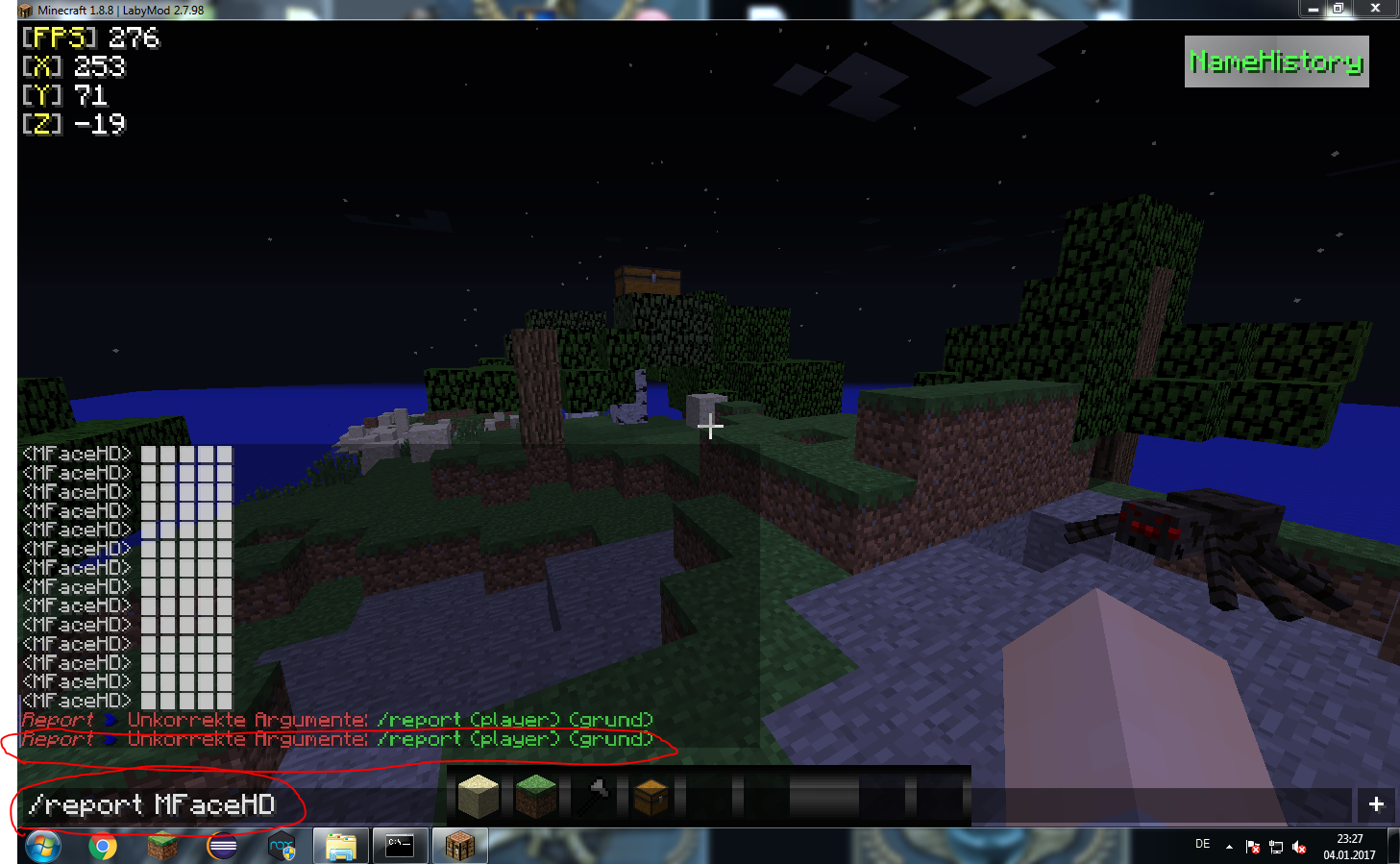
Task: Select the grass block hotbar slot
Action: [x=536, y=797]
